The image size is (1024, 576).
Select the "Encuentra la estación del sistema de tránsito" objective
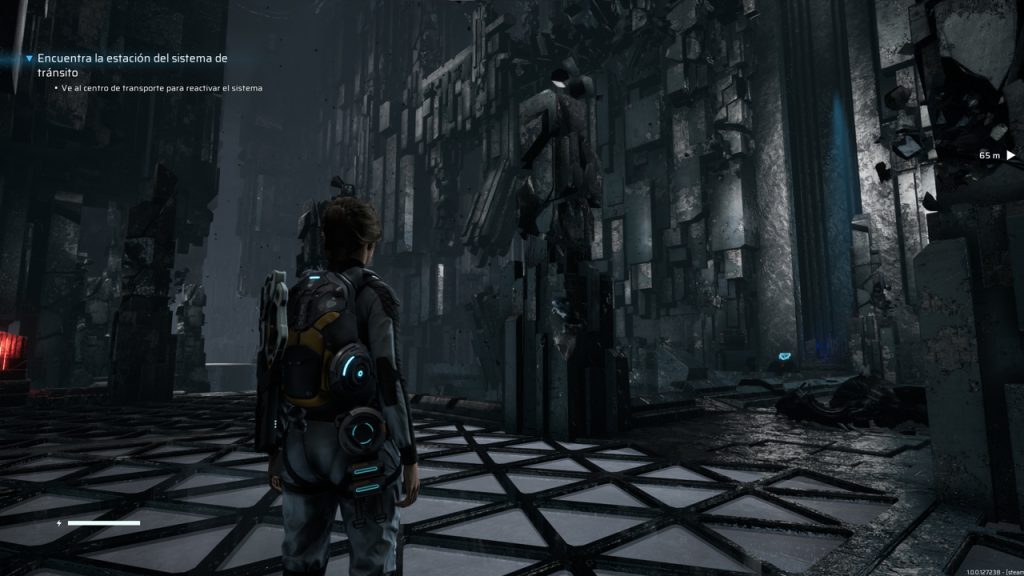[x=133, y=65]
